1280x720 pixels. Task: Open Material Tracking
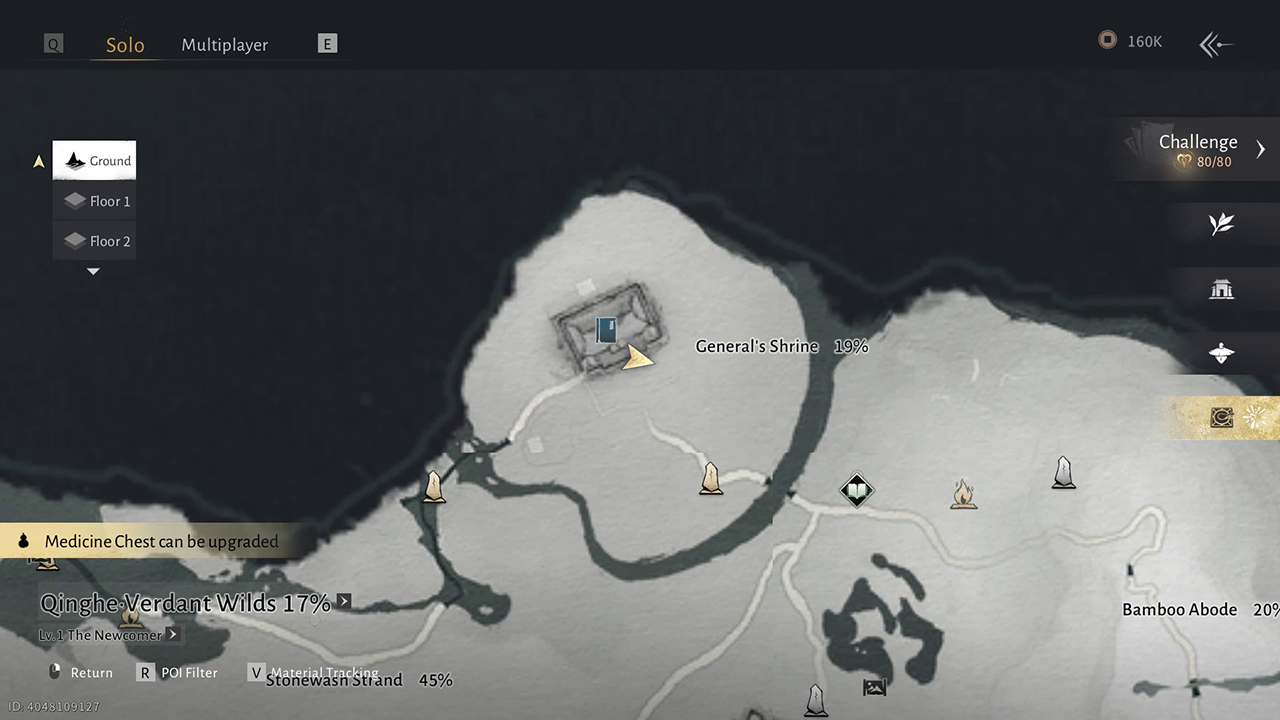[x=314, y=673]
